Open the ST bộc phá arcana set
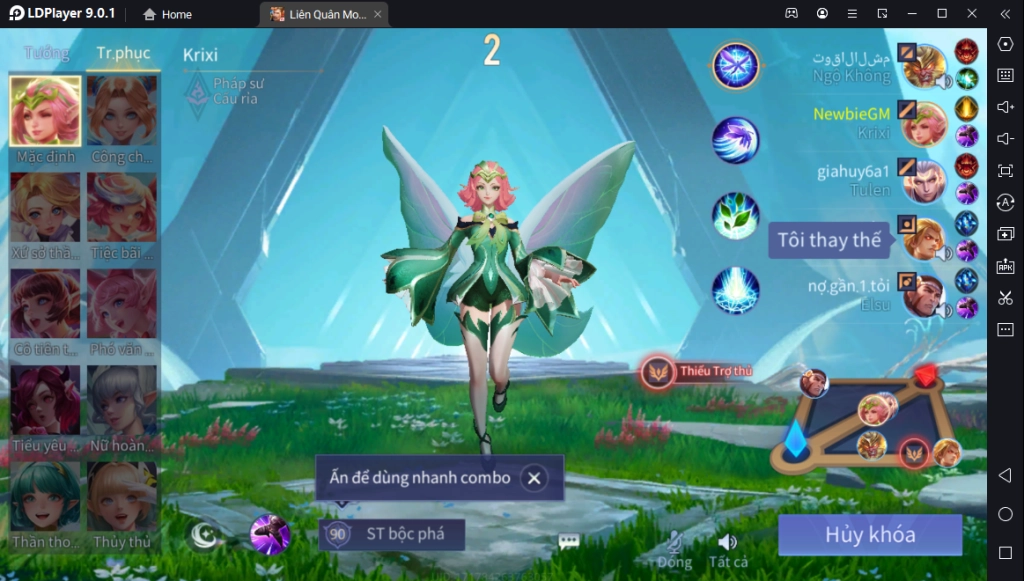The height and width of the screenshot is (581, 1024). (x=392, y=534)
